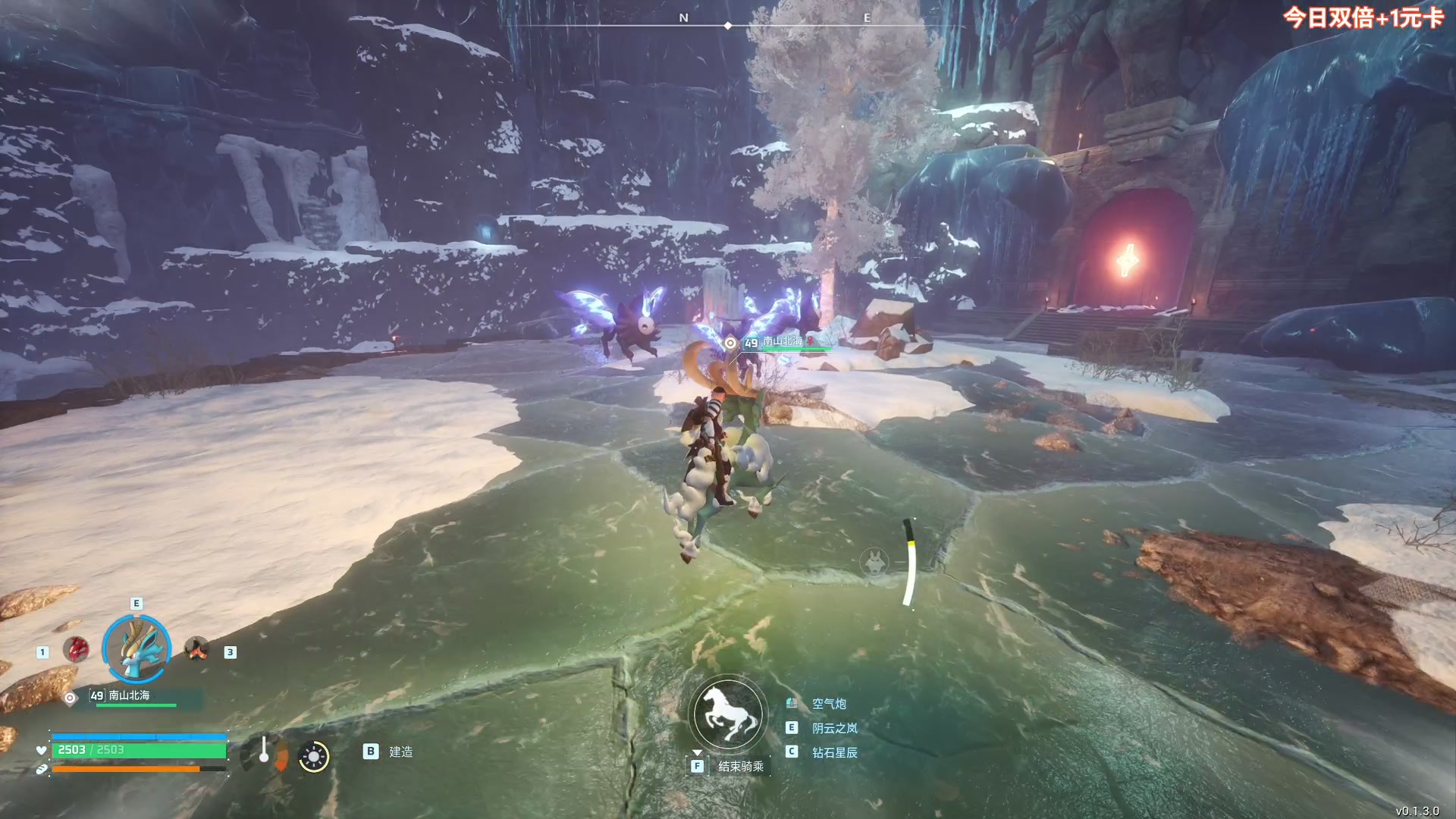Check the thermometer temperature gauge

coord(264,752)
